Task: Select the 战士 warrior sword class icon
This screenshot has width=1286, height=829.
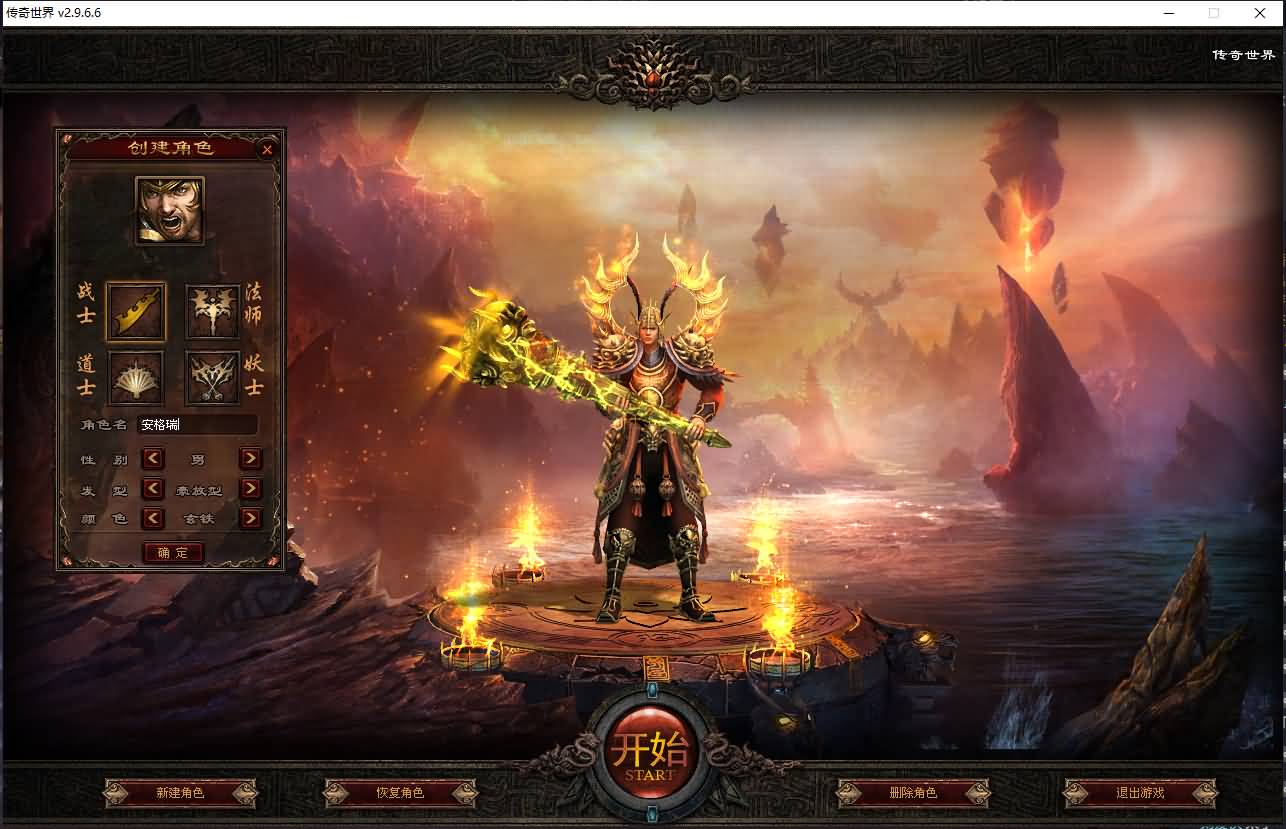Action: [135, 312]
